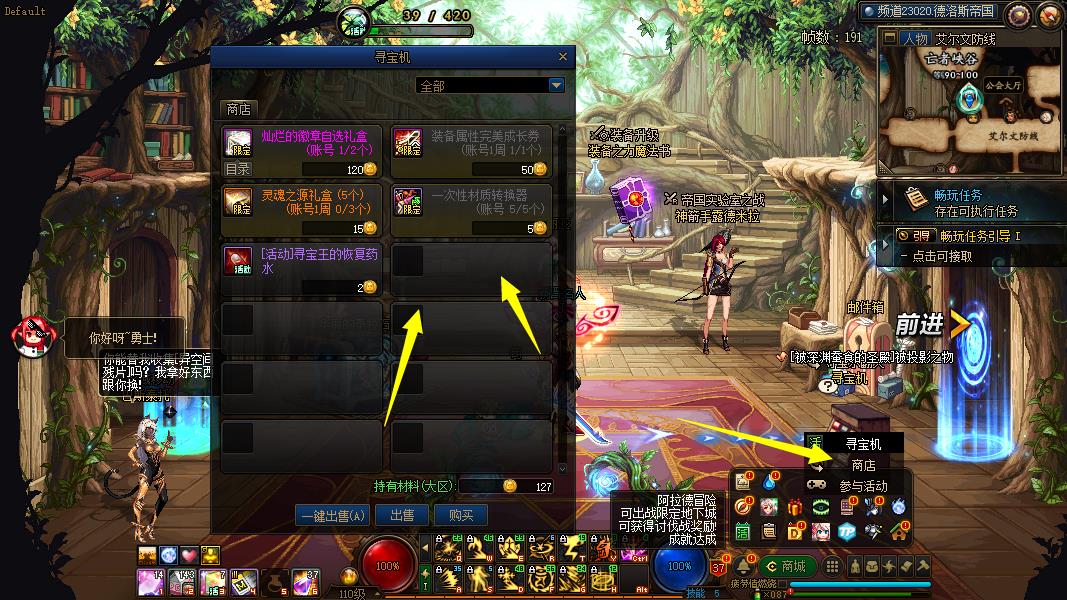Select 寻宝王的恢复药水 activity item
1067x600 pixels.
(301, 268)
